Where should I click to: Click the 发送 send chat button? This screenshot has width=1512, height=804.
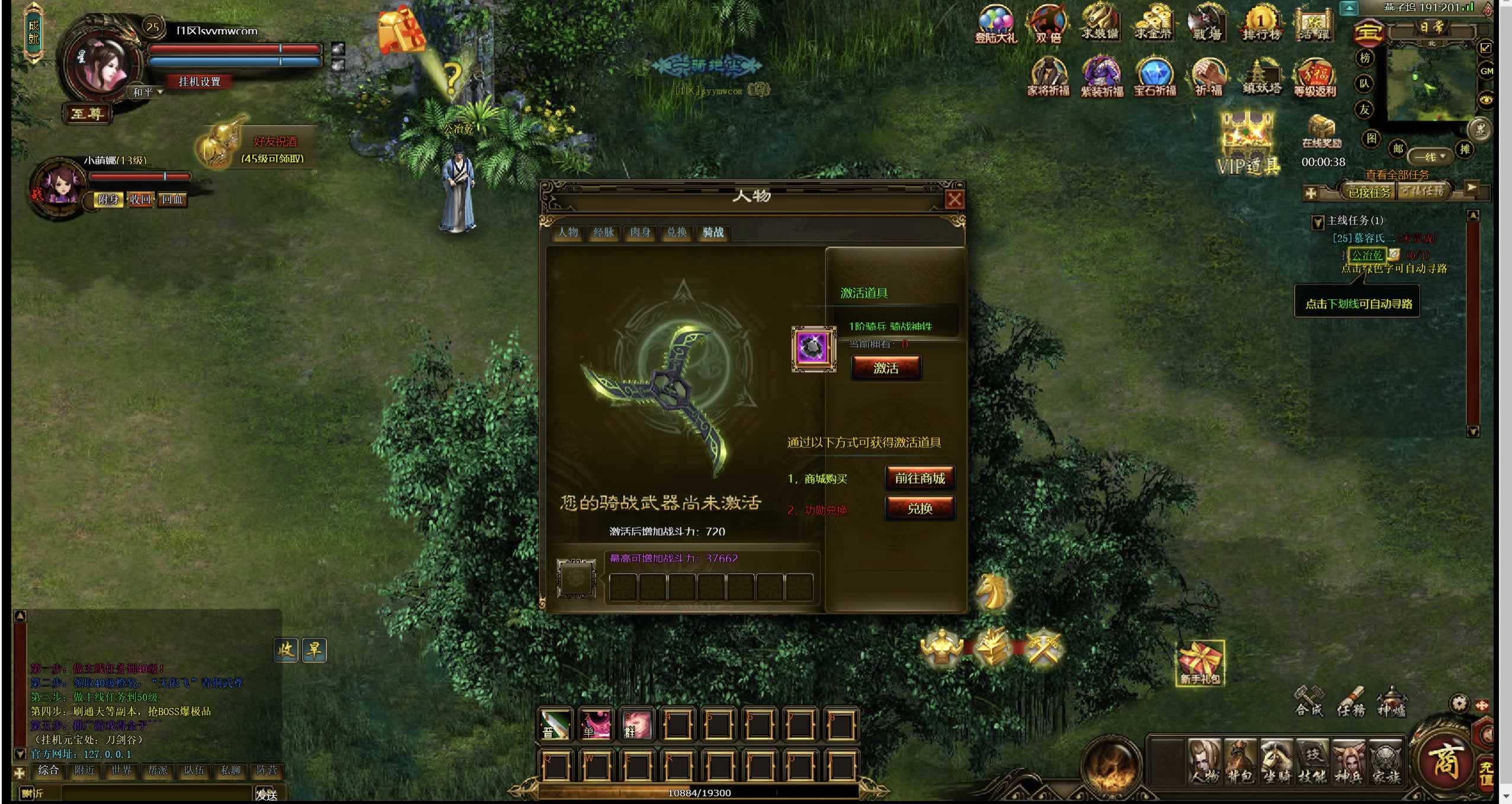[x=266, y=794]
